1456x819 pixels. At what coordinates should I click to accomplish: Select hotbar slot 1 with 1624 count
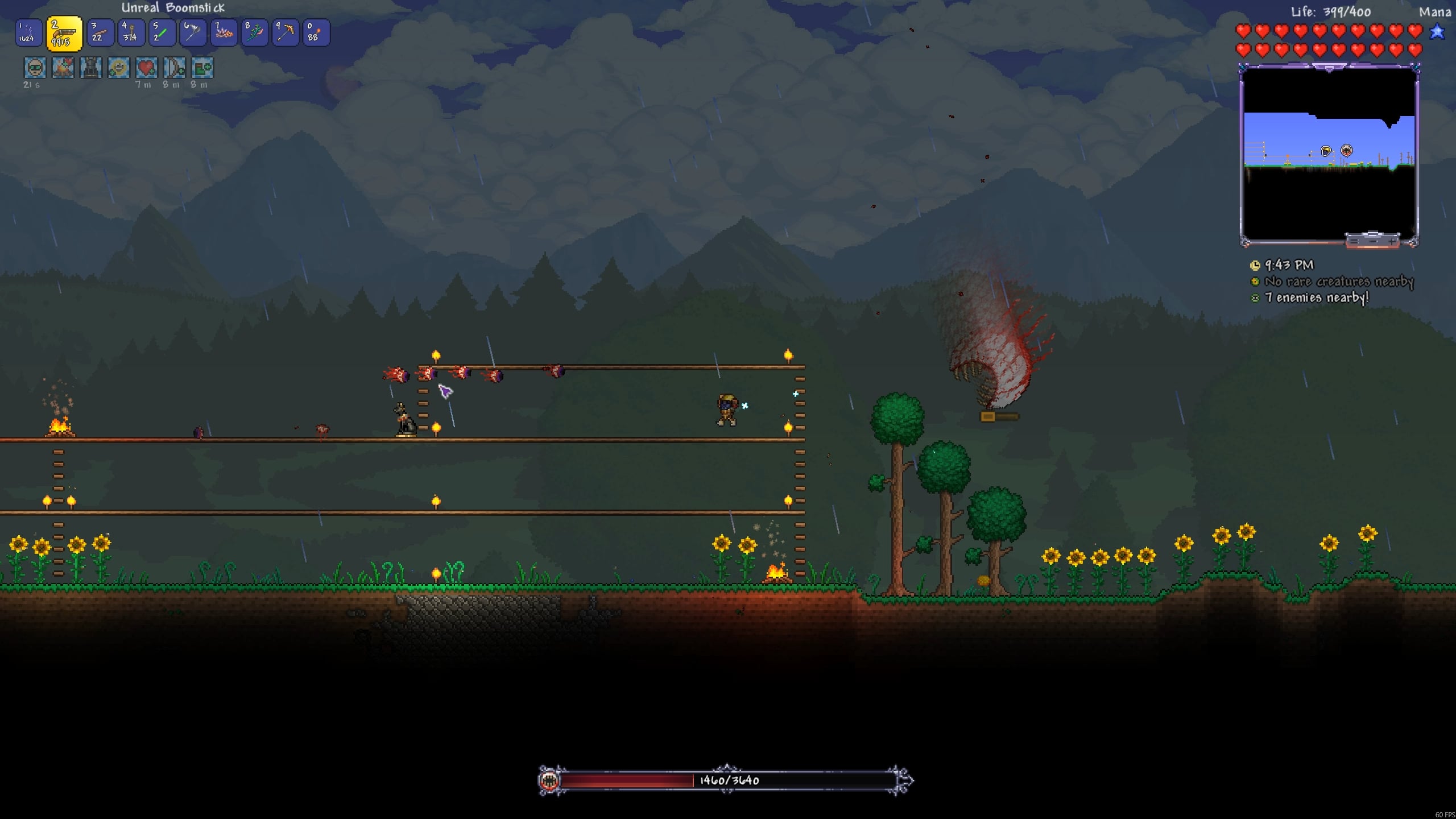28,33
